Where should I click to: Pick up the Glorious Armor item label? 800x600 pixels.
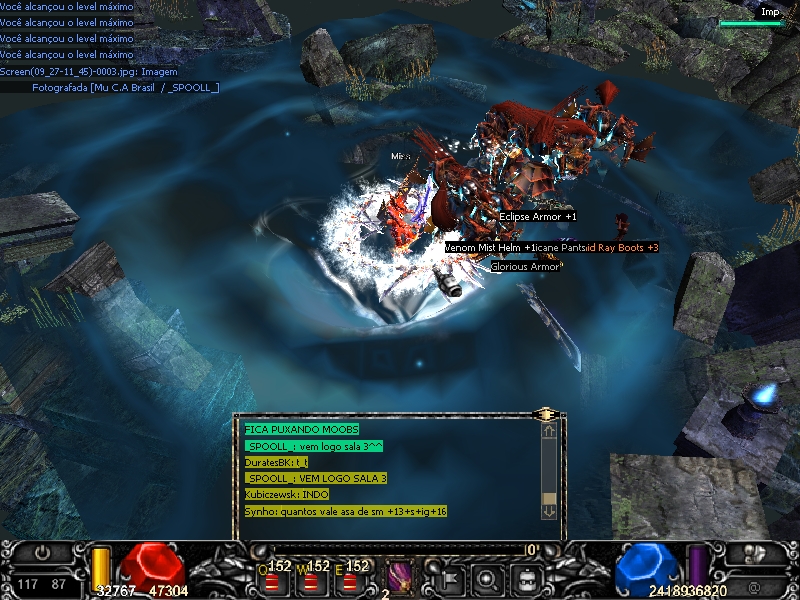(525, 267)
